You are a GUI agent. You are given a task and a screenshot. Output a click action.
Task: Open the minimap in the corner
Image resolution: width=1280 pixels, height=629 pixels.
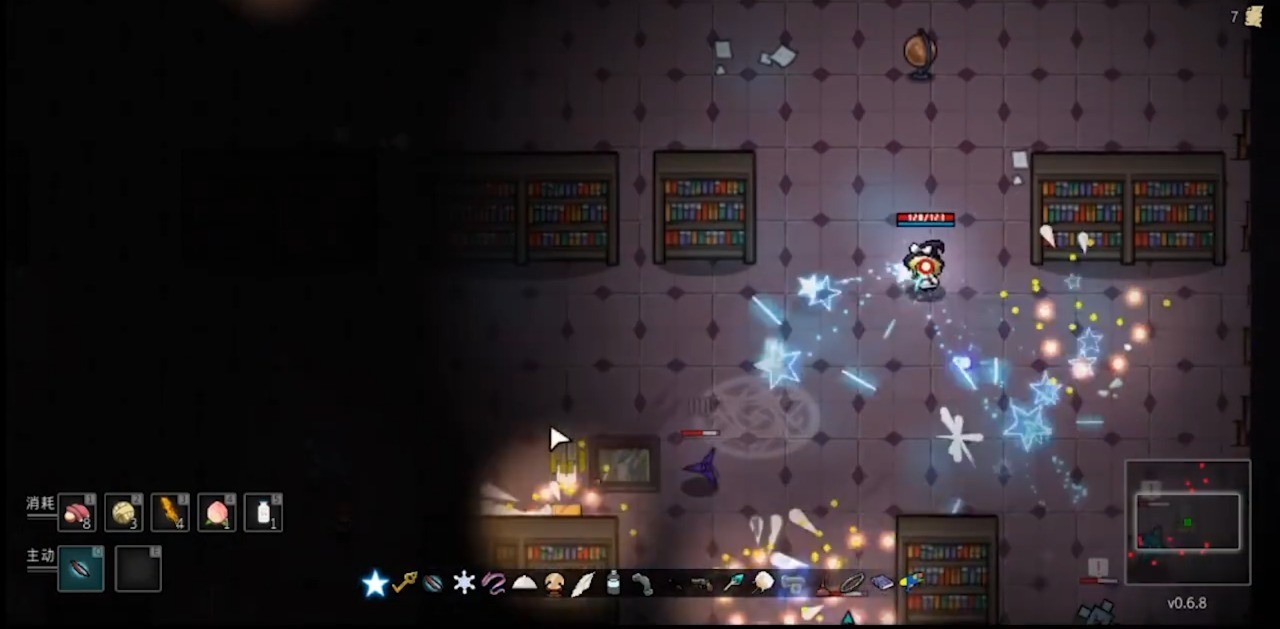point(1187,521)
